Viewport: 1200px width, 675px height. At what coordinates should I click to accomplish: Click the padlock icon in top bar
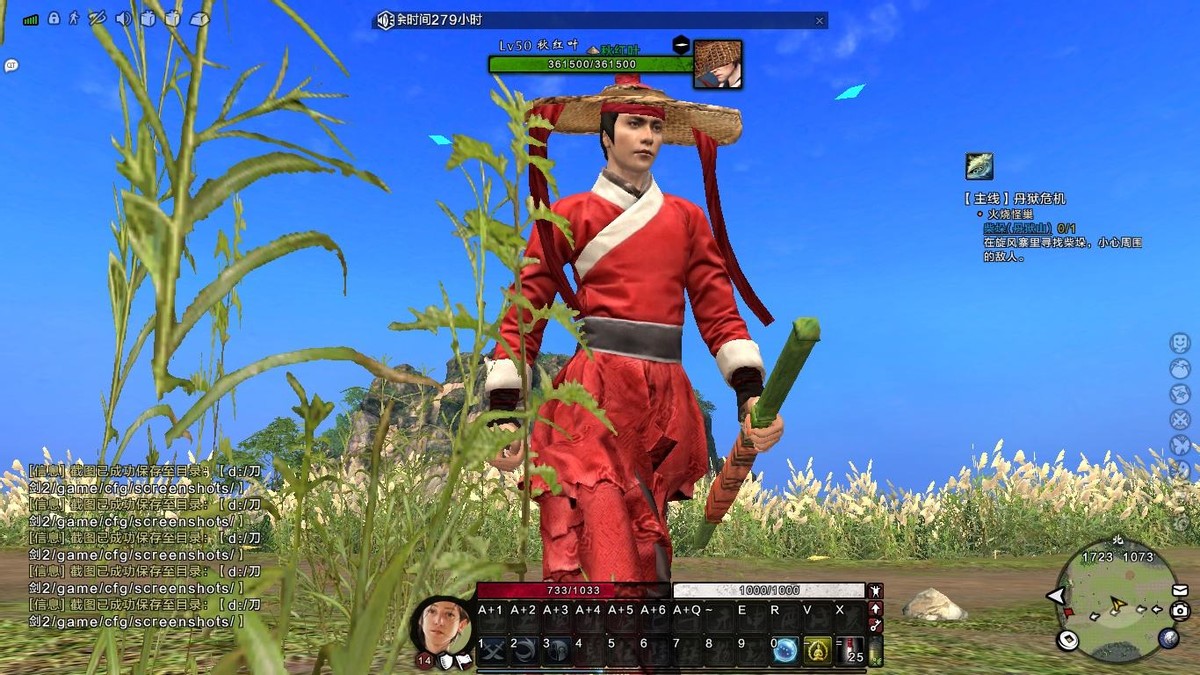(x=54, y=18)
